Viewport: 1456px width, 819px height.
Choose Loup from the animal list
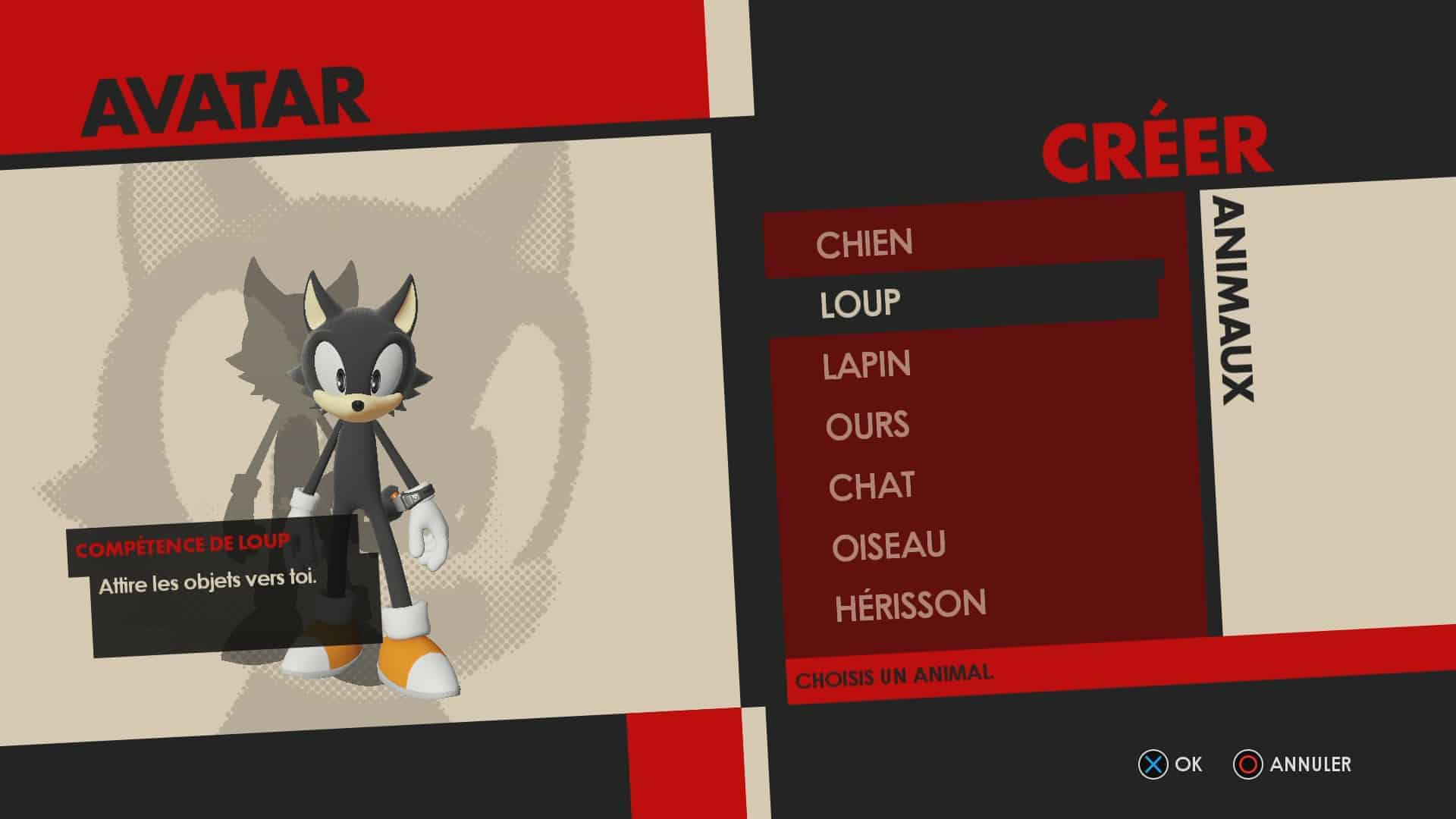(861, 303)
